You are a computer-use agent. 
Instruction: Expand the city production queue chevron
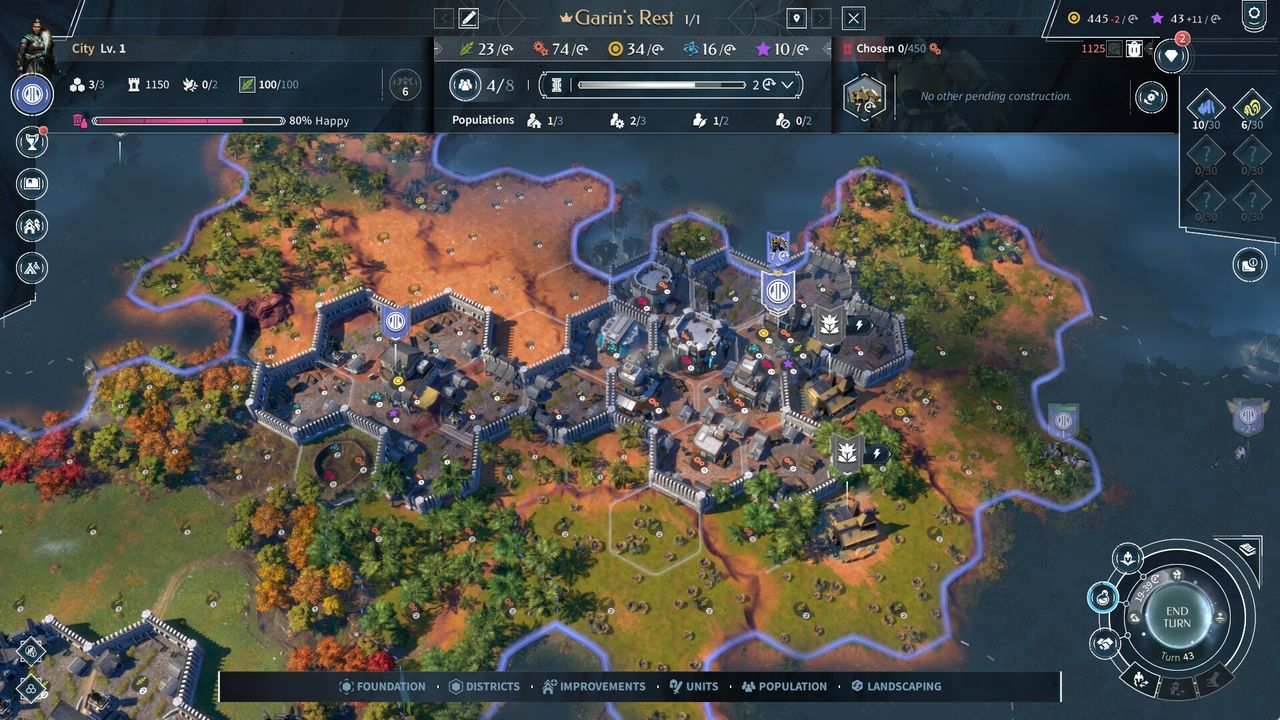point(789,84)
